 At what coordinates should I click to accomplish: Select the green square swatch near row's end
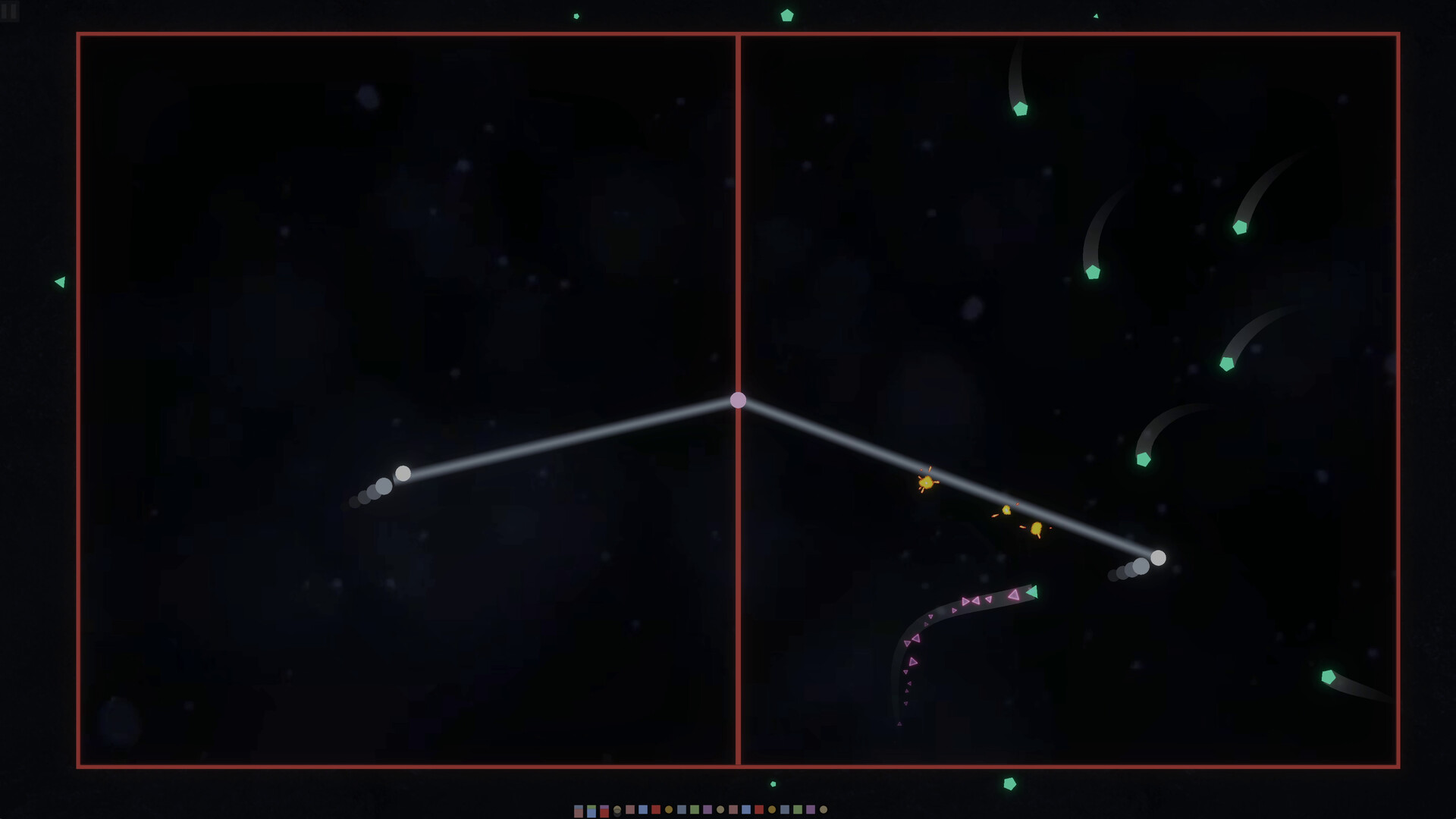797,811
